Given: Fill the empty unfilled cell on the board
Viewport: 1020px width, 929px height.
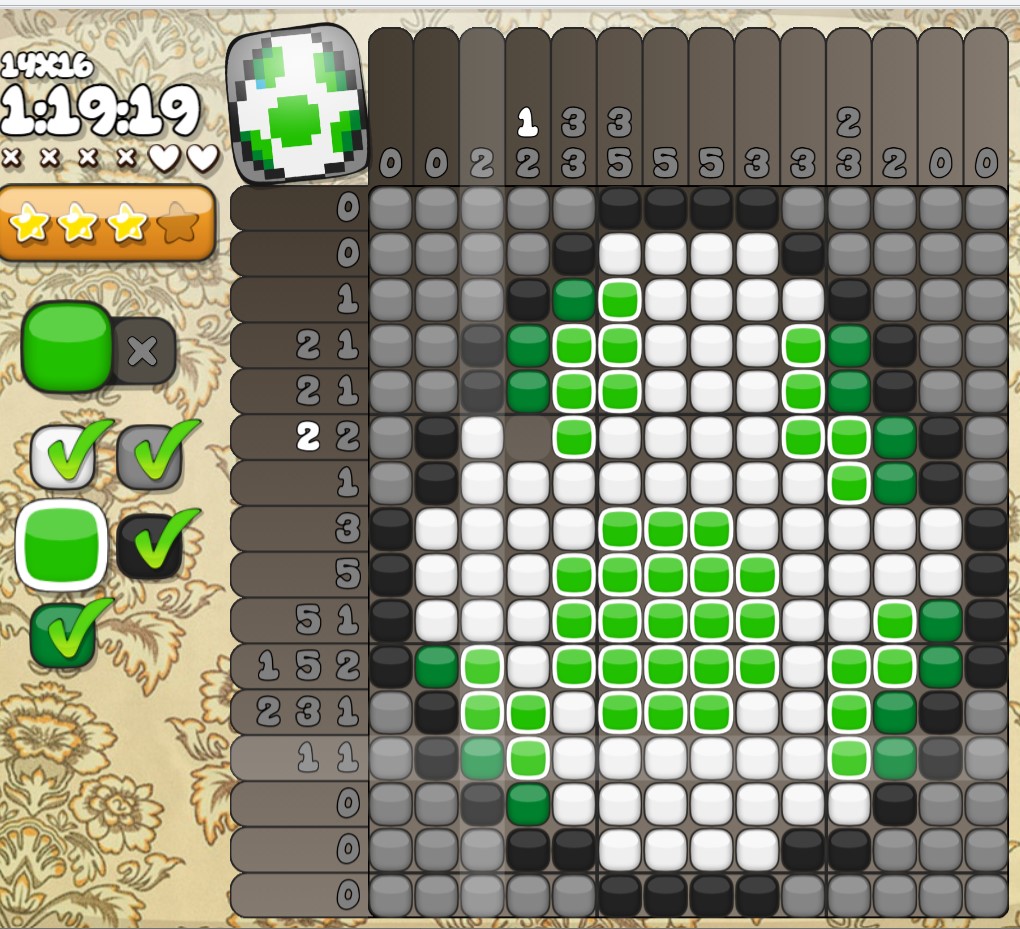Looking at the screenshot, I should [x=528, y=437].
